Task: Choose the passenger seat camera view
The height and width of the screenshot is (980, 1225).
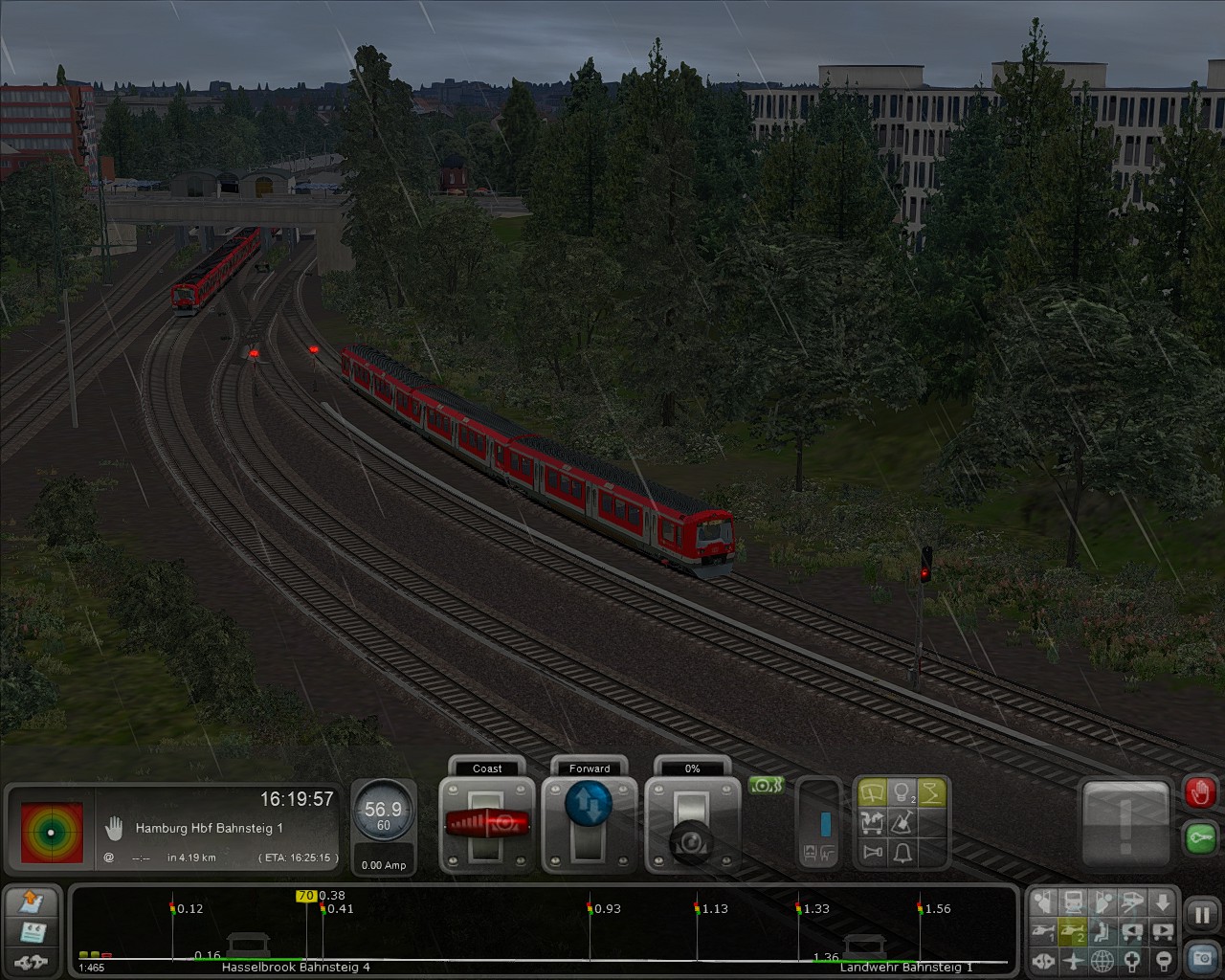Action: click(1103, 930)
